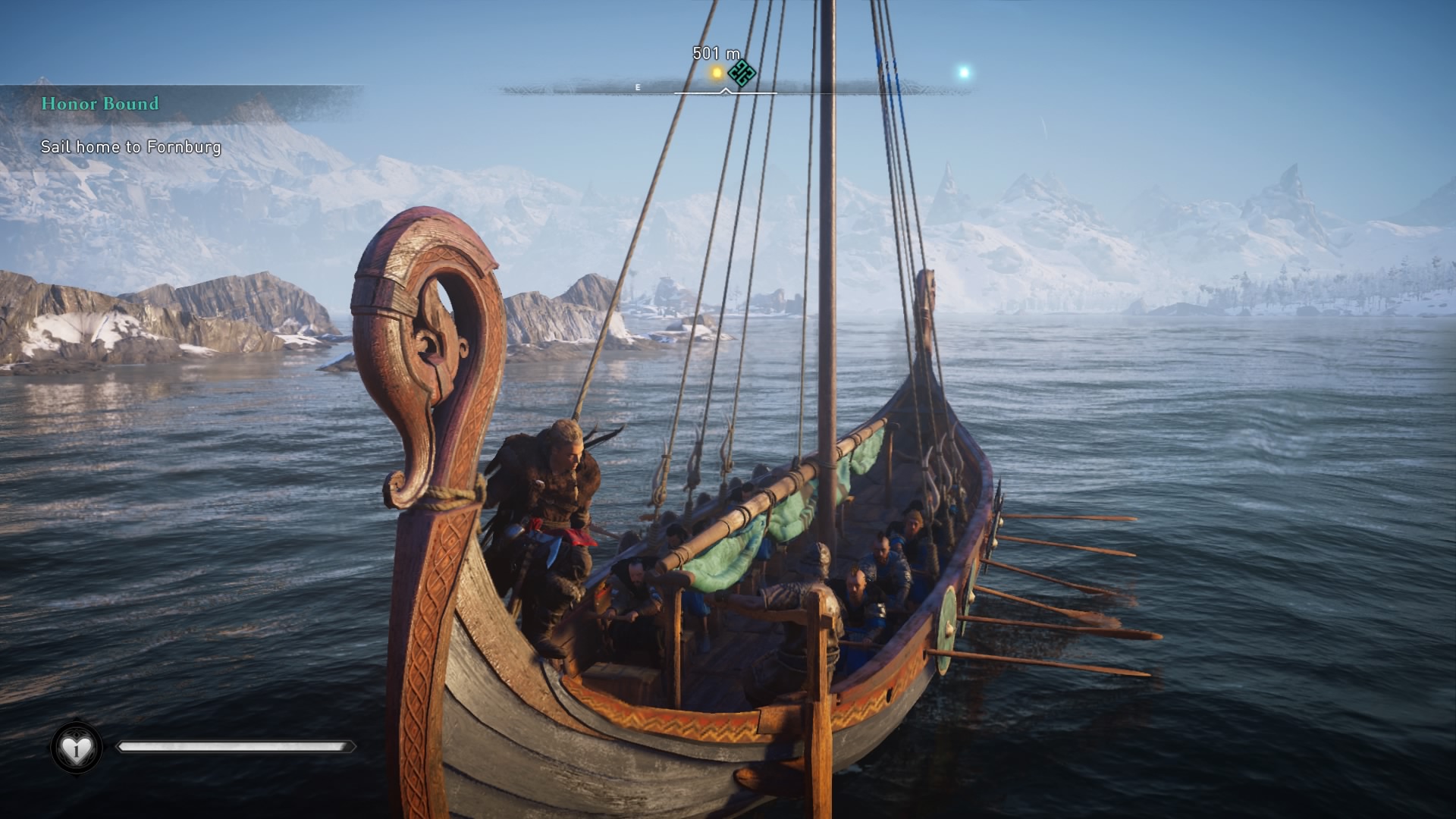Select the heart ration icon
1456x819 pixels.
point(76,749)
